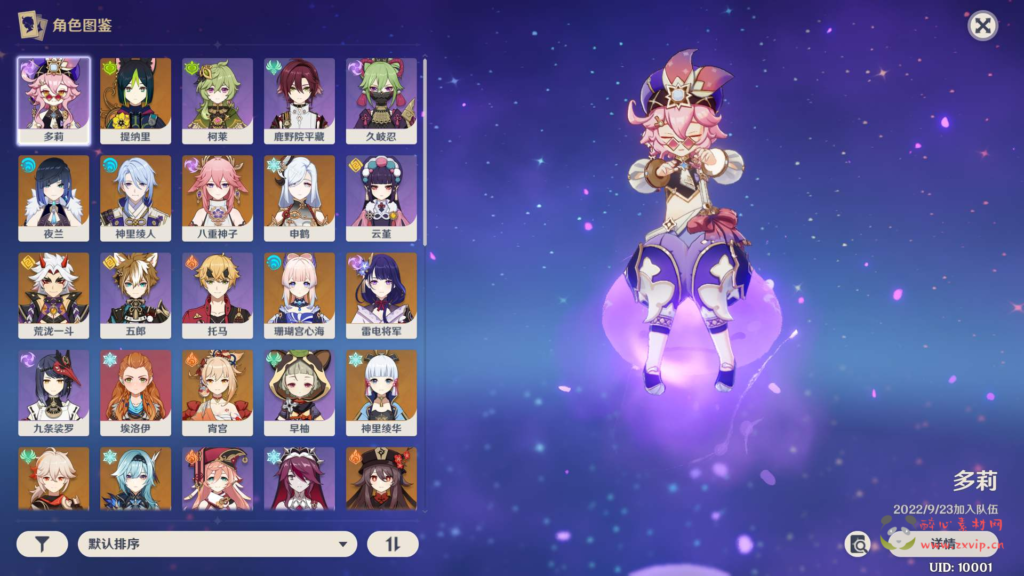The width and height of the screenshot is (1024, 576).
Task: Select the 荒泷一斗 character card
Action: pos(54,295)
